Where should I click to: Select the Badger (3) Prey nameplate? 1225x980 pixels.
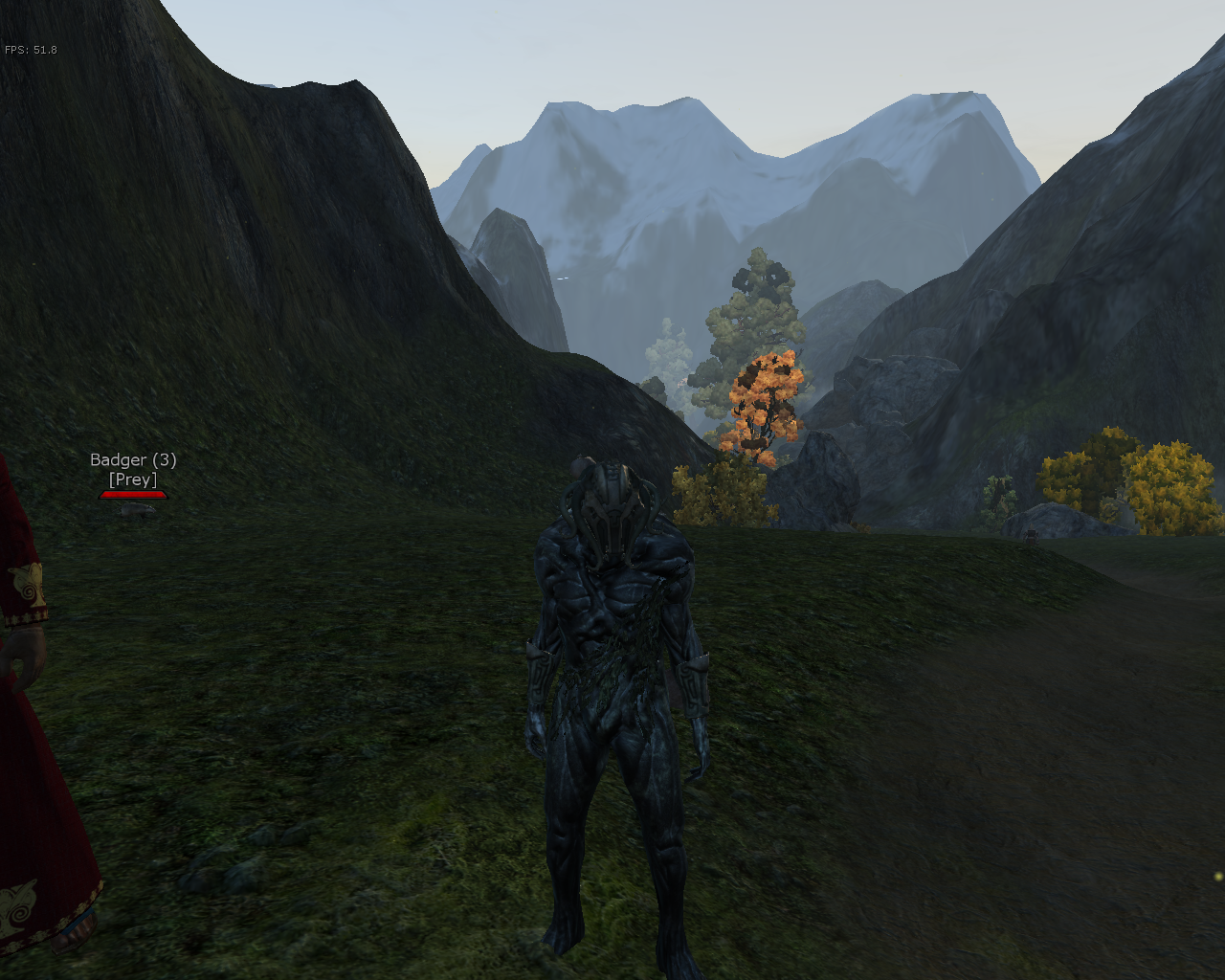pos(133,470)
